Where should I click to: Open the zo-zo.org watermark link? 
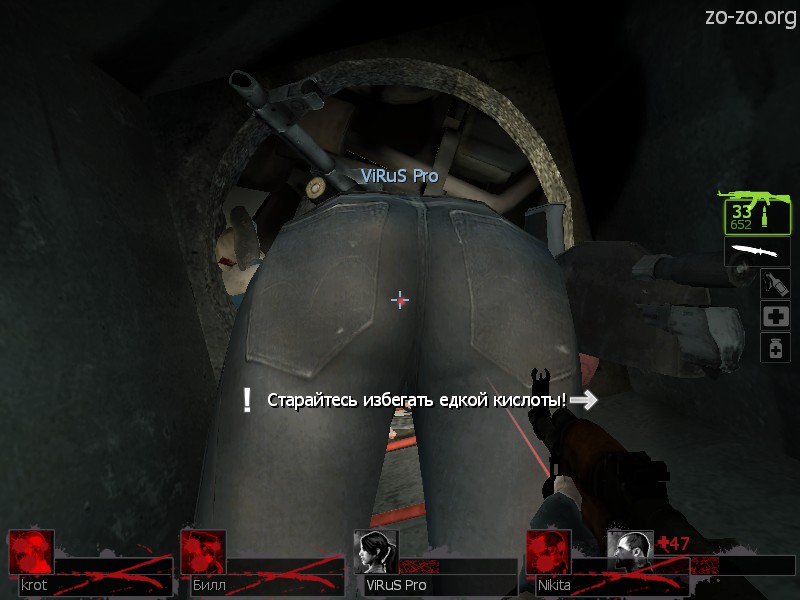(750, 17)
